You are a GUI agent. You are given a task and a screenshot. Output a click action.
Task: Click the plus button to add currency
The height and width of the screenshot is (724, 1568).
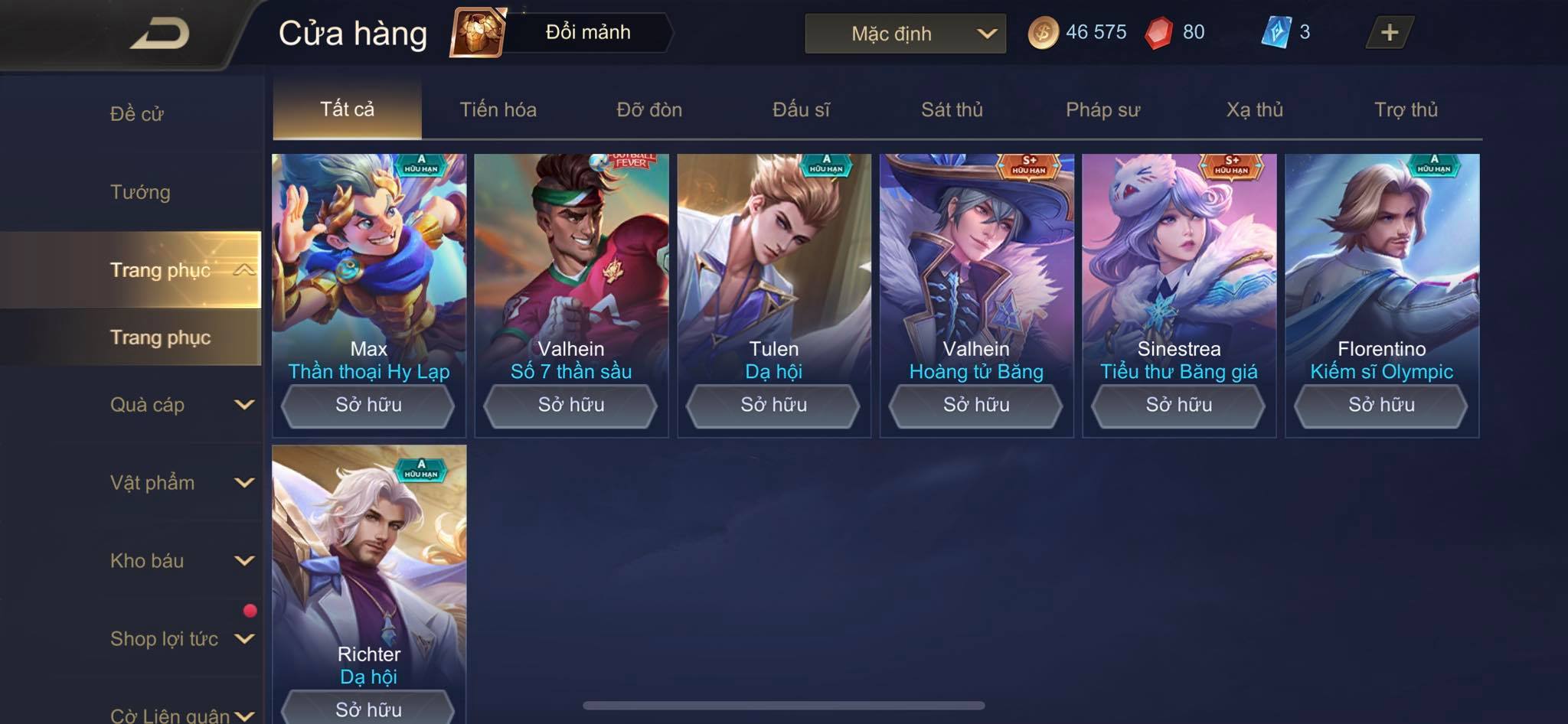coord(1389,33)
